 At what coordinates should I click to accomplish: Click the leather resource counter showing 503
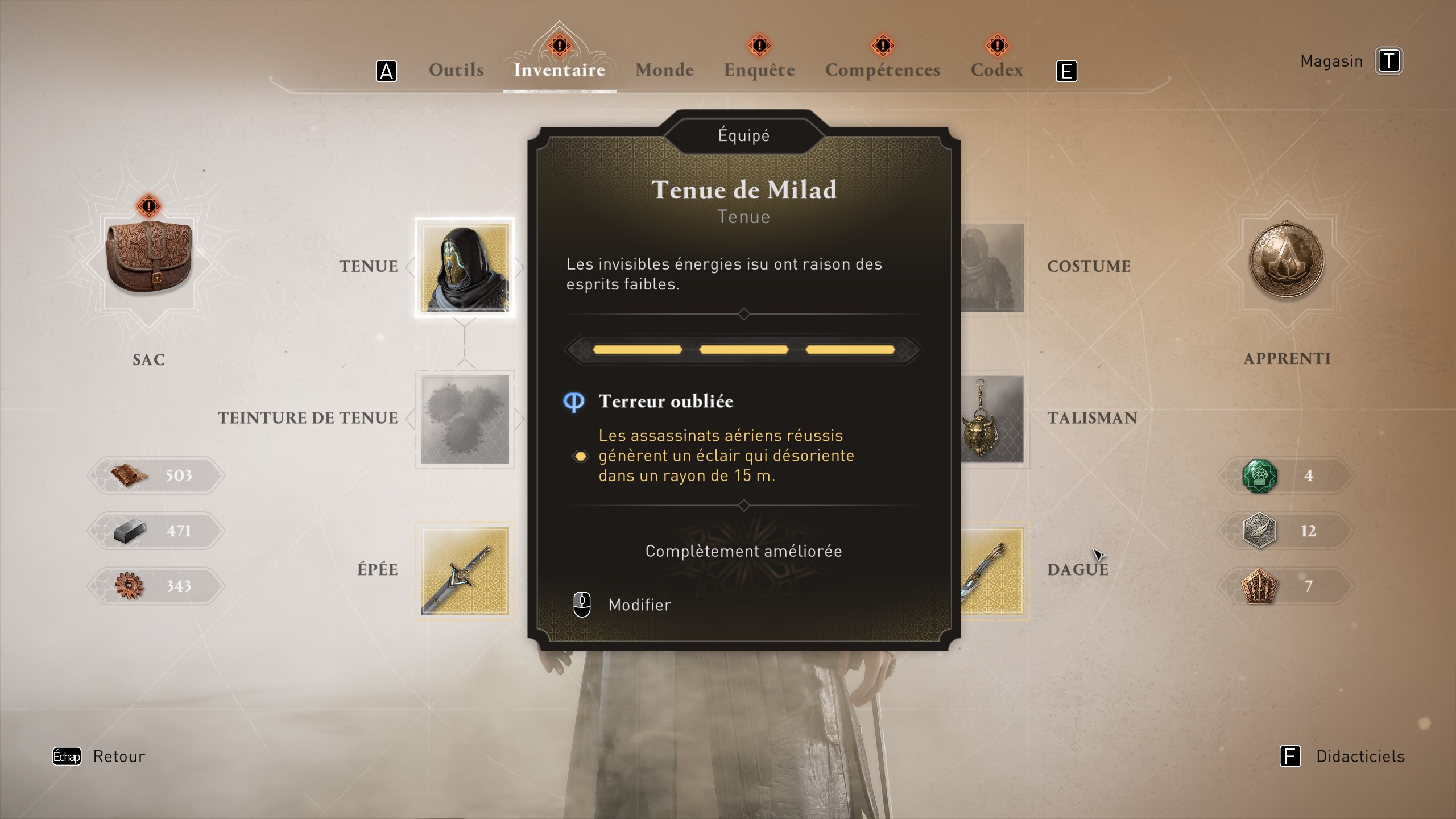click(156, 476)
